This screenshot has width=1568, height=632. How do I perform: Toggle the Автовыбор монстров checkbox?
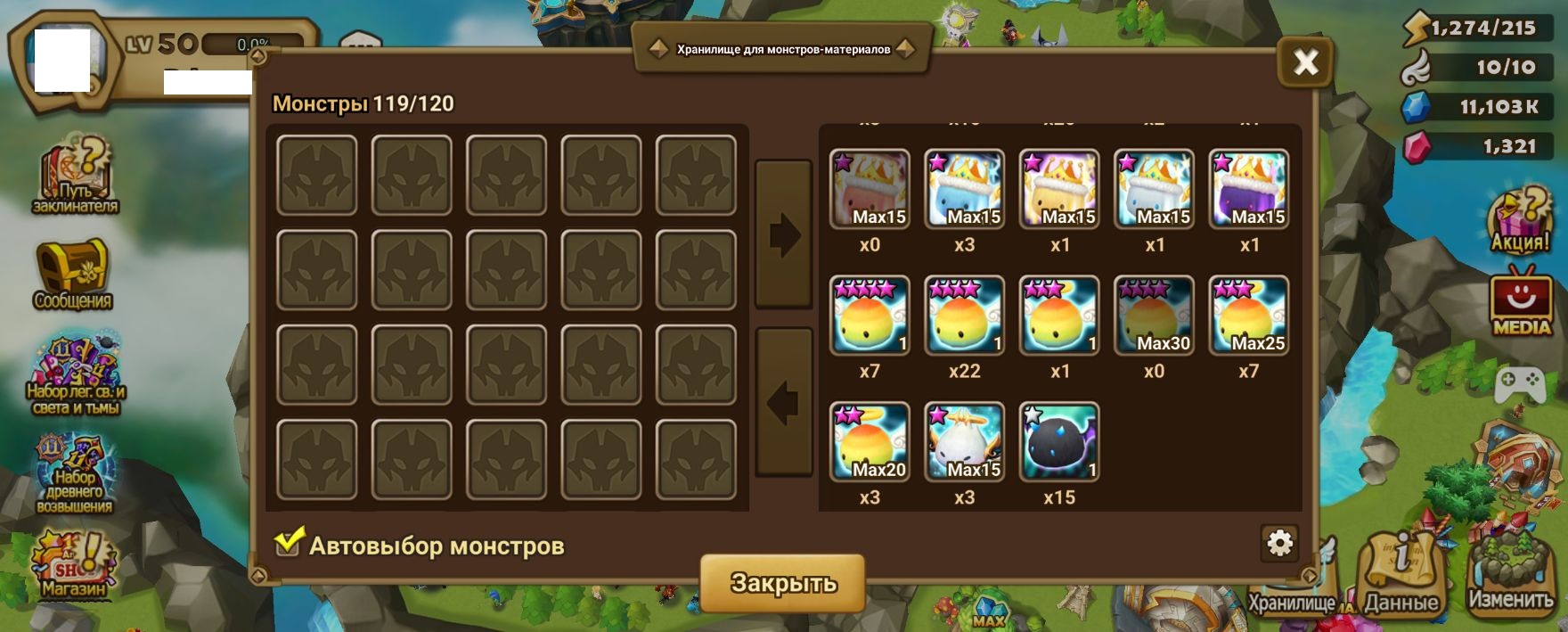pyautogui.click(x=288, y=543)
